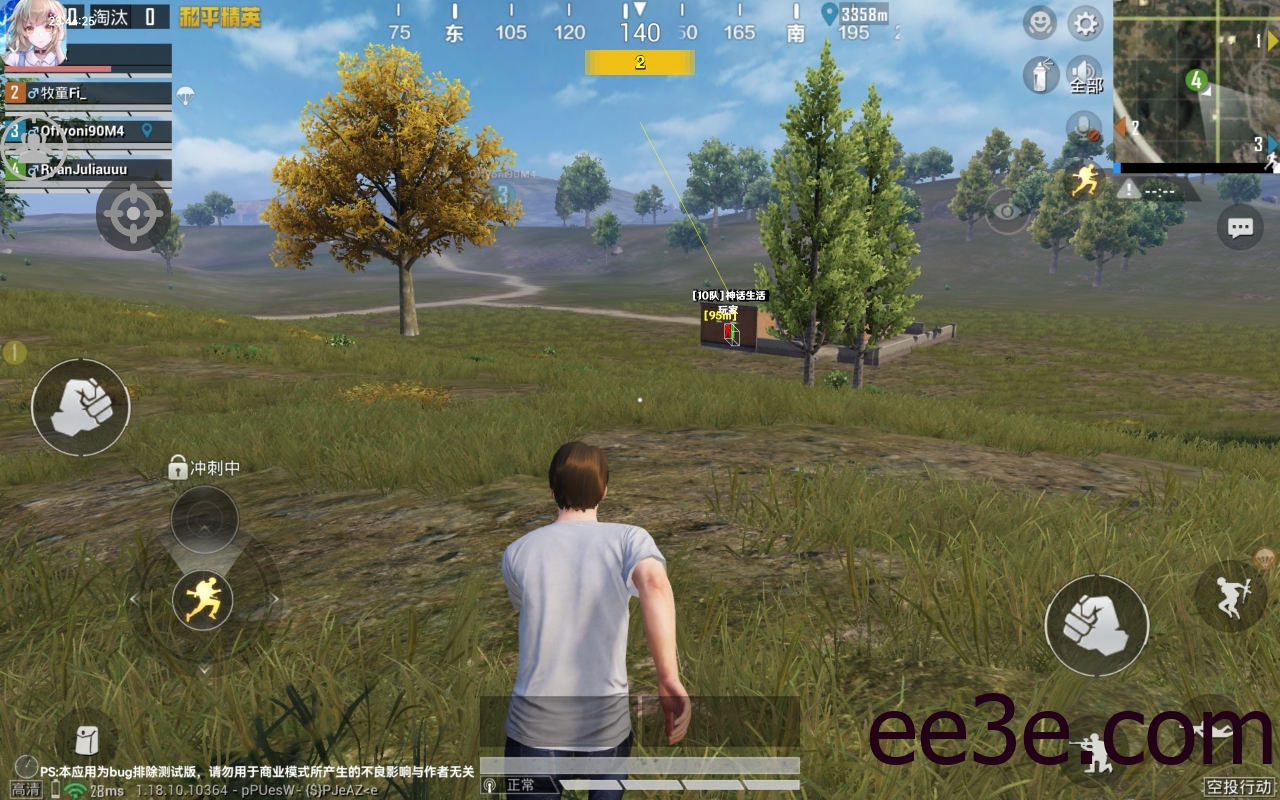
Task: Tap the spray can icon
Action: (x=1040, y=75)
